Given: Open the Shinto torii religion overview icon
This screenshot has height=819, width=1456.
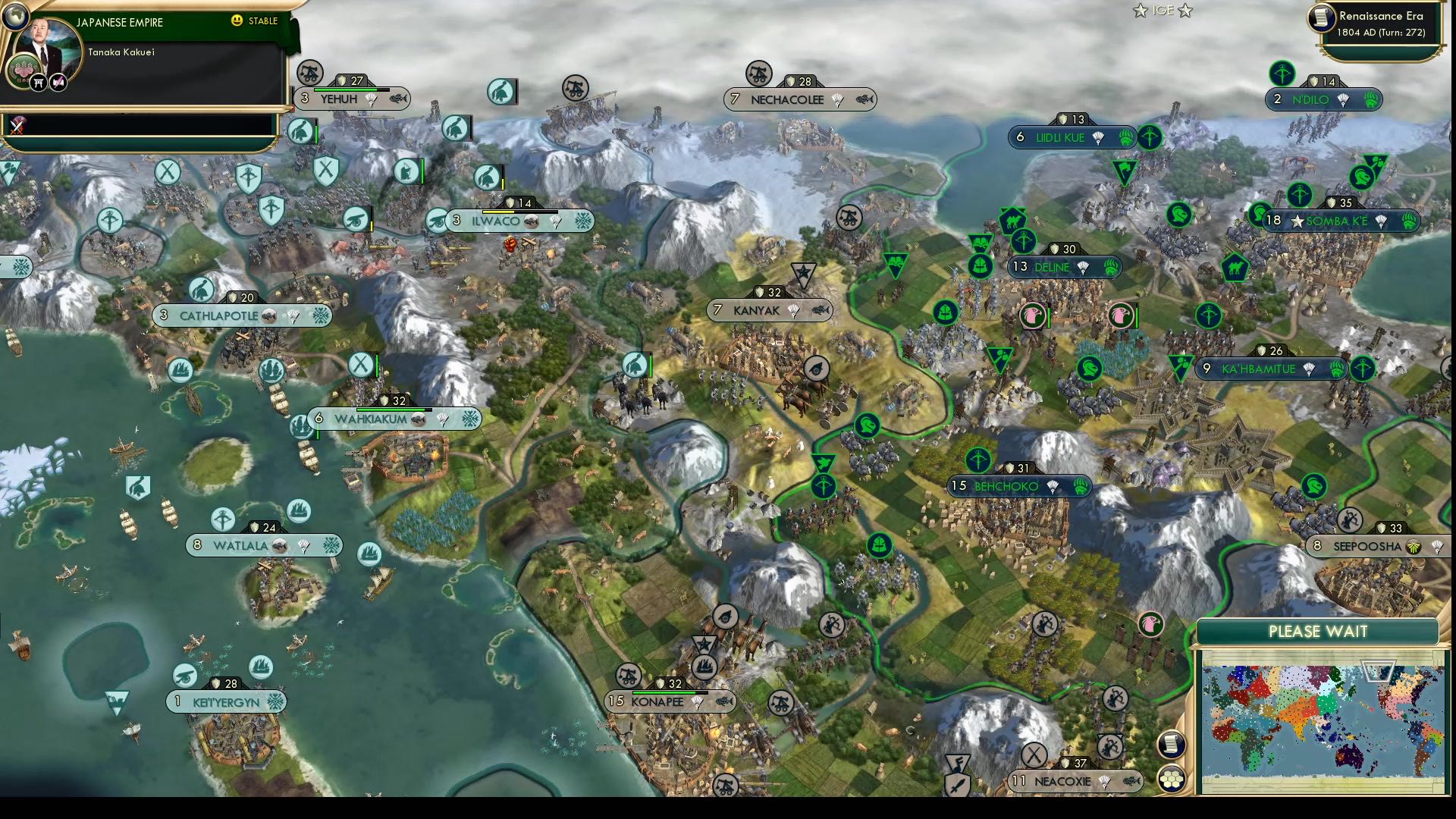Looking at the screenshot, I should [37, 81].
